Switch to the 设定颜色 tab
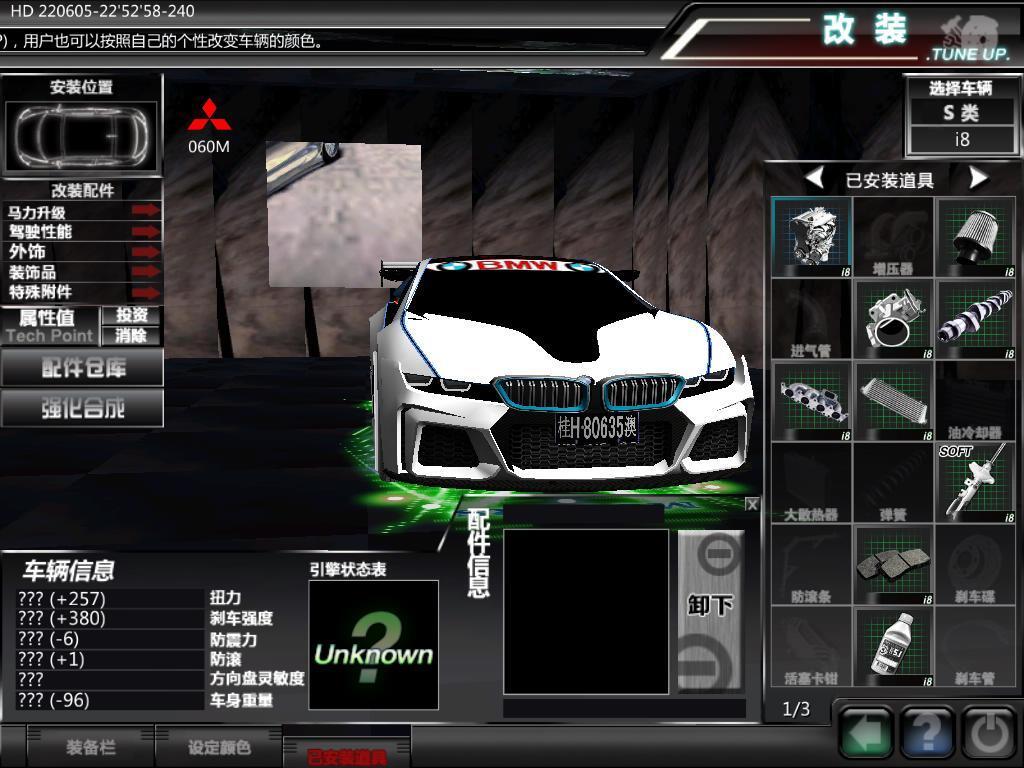 (219, 747)
